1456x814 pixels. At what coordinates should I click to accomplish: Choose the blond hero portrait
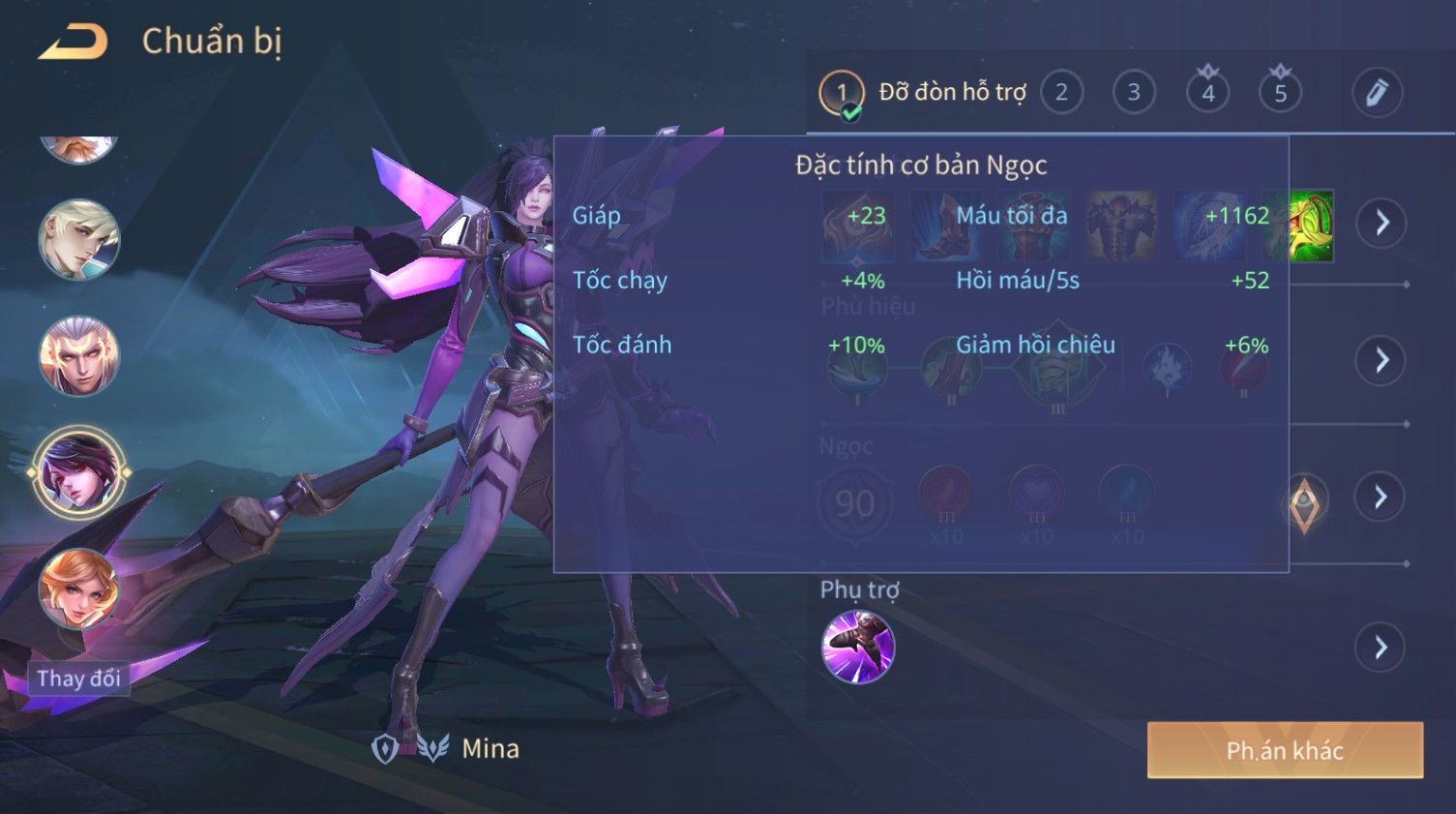point(78,239)
